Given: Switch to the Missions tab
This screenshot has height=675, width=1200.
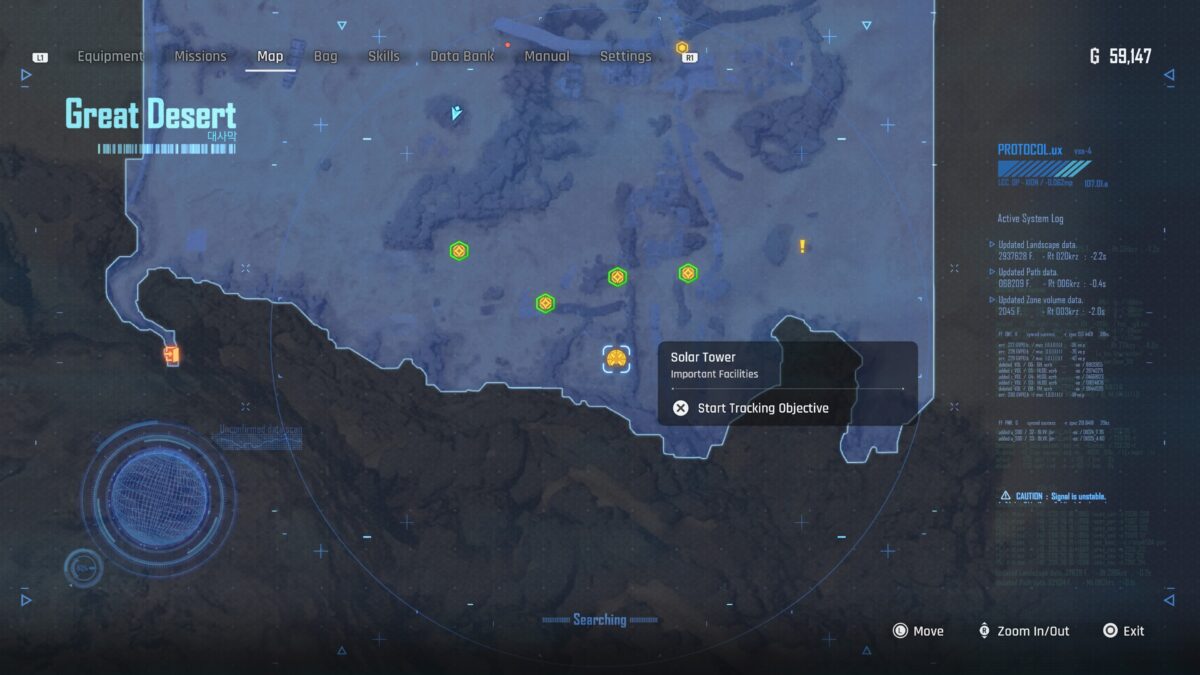Looking at the screenshot, I should (x=200, y=56).
